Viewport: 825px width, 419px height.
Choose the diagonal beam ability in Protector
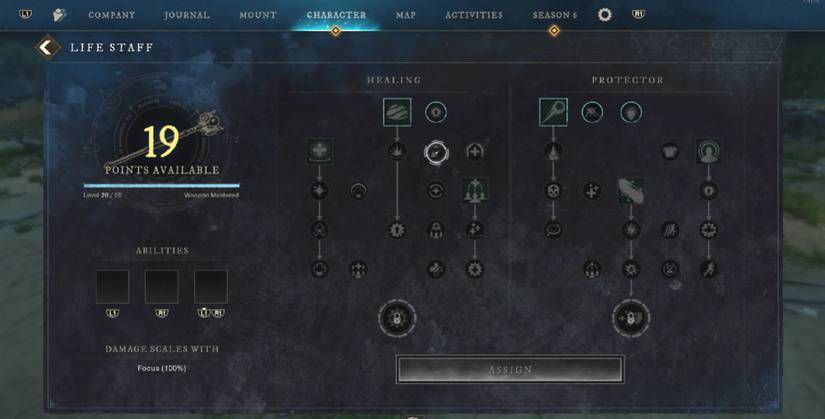coord(630,190)
